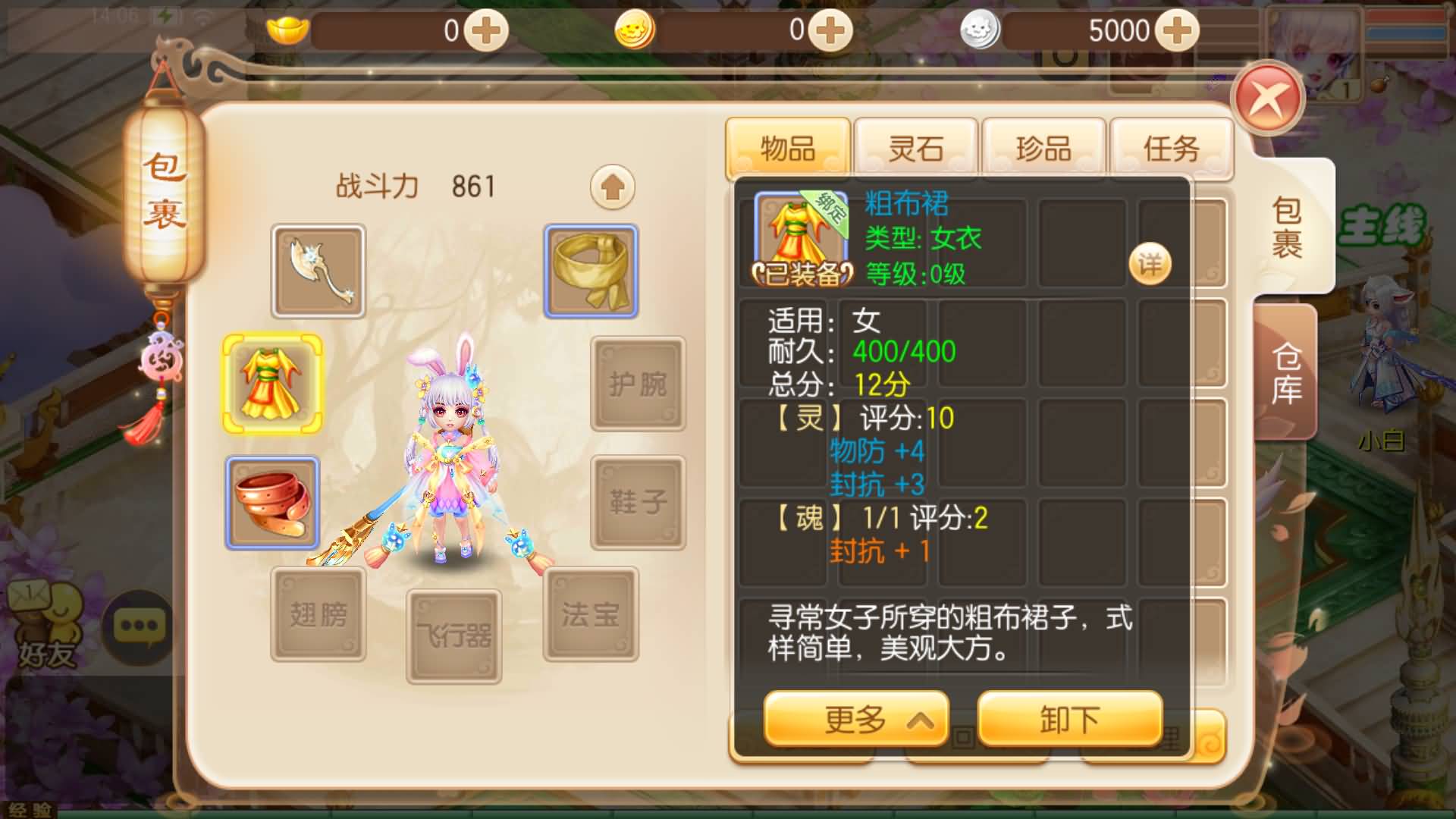Screen dimensions: 1456x819
Task: Select the equipped yellow dress in clothing slot
Action: pos(273,384)
